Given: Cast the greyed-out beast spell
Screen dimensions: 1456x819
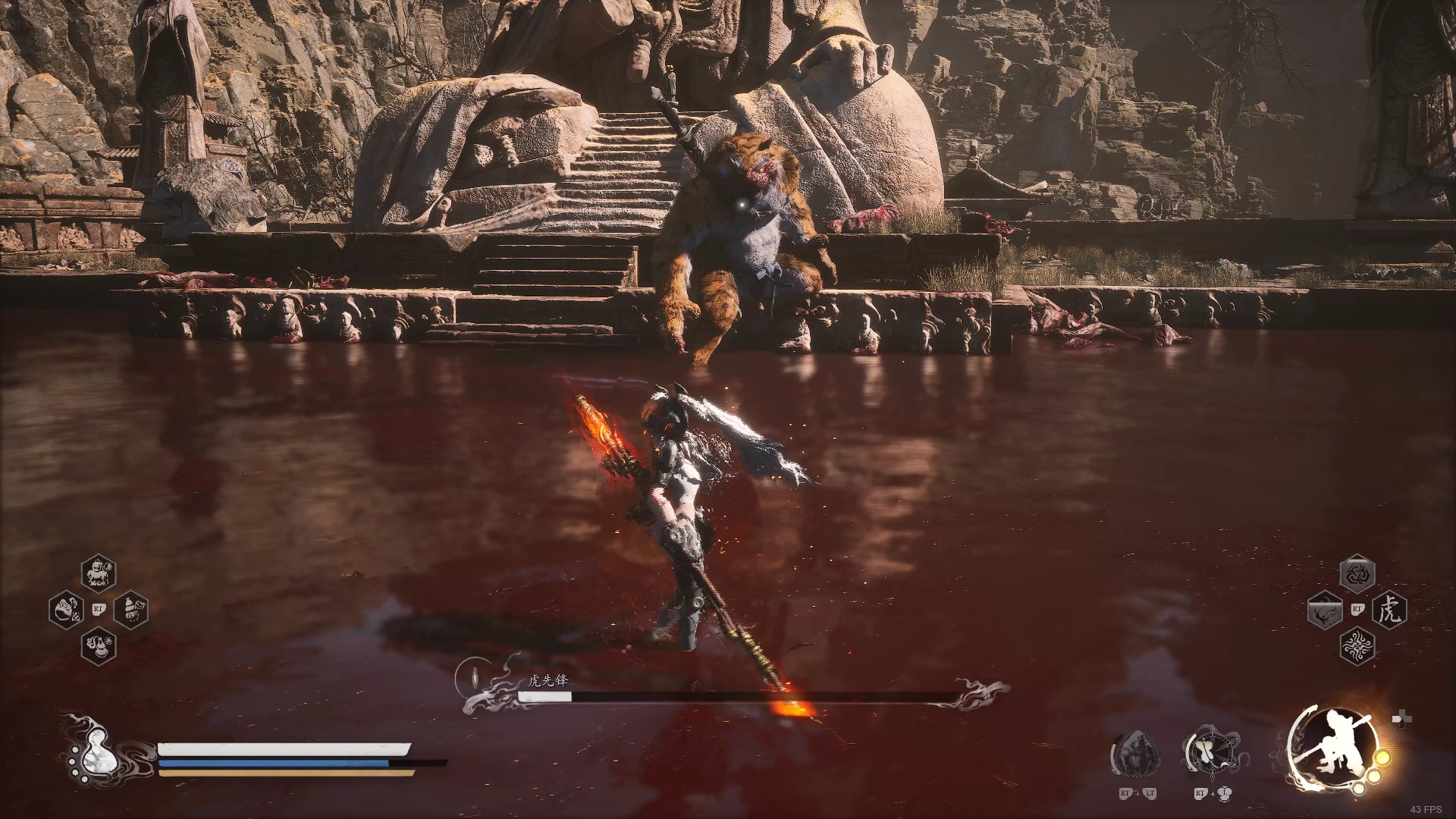Looking at the screenshot, I should coord(1325,610).
